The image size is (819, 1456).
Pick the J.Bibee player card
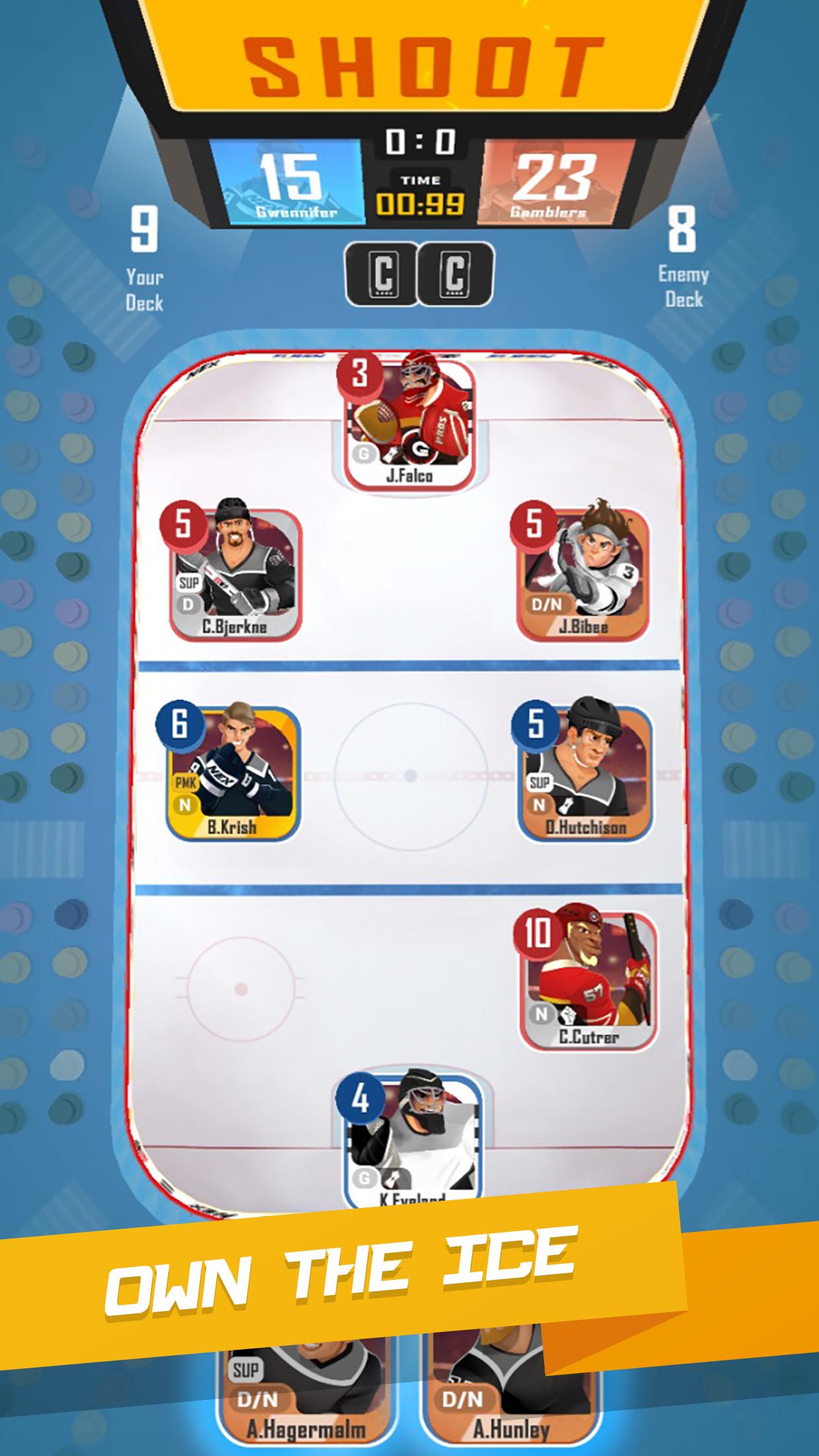[583, 574]
